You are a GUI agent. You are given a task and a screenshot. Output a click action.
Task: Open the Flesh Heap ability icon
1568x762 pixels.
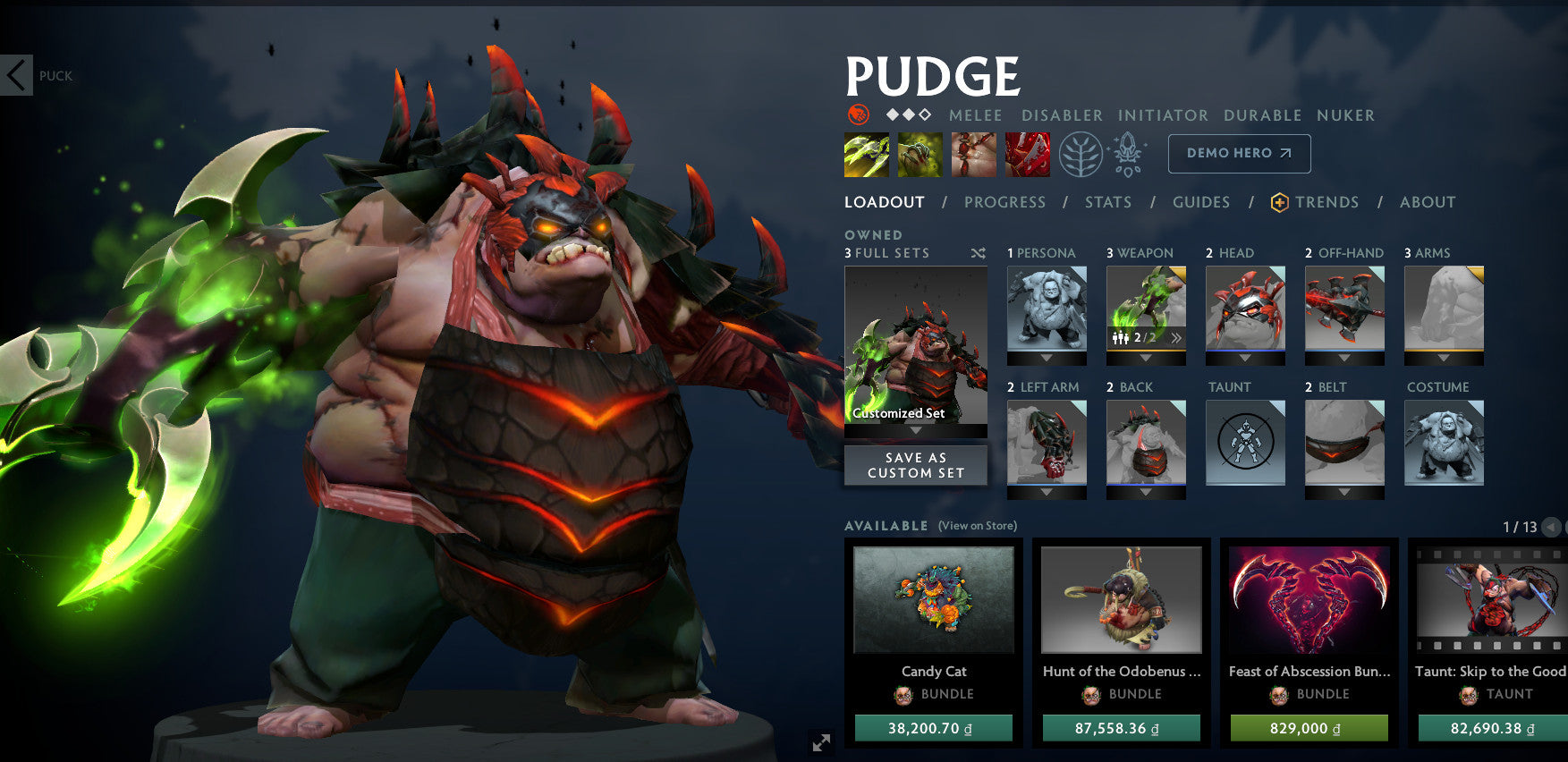point(974,153)
